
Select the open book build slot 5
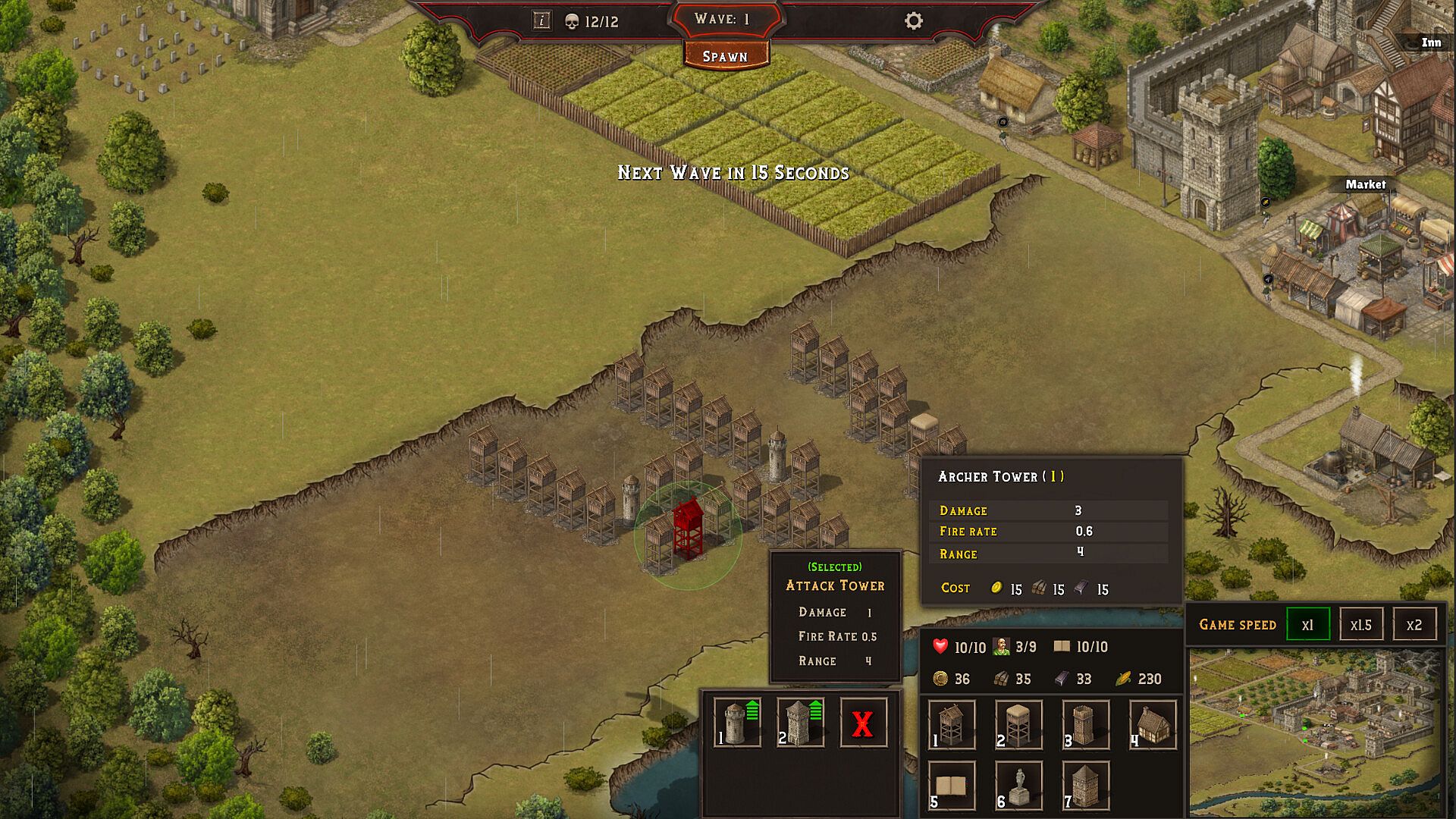pos(952,786)
